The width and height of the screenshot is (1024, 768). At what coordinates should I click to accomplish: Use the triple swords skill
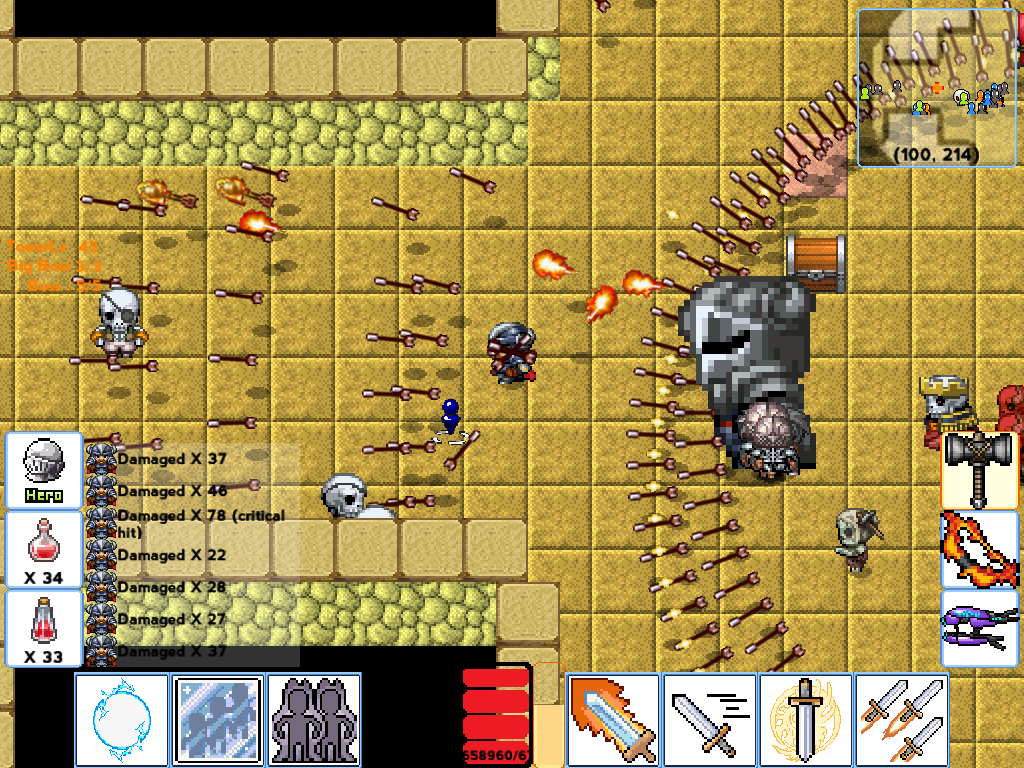click(901, 720)
